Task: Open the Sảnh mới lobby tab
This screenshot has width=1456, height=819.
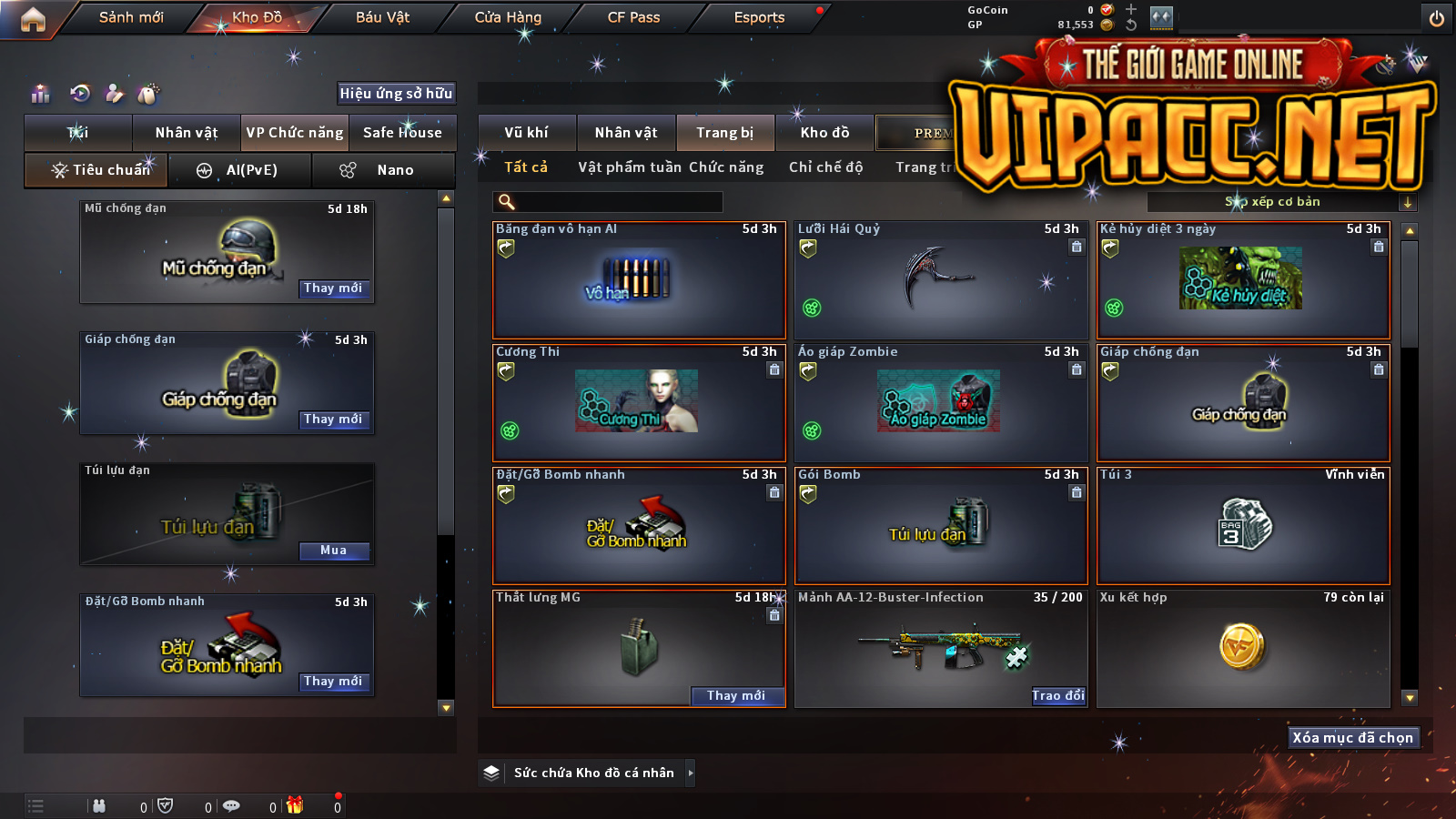Action: coord(131,17)
